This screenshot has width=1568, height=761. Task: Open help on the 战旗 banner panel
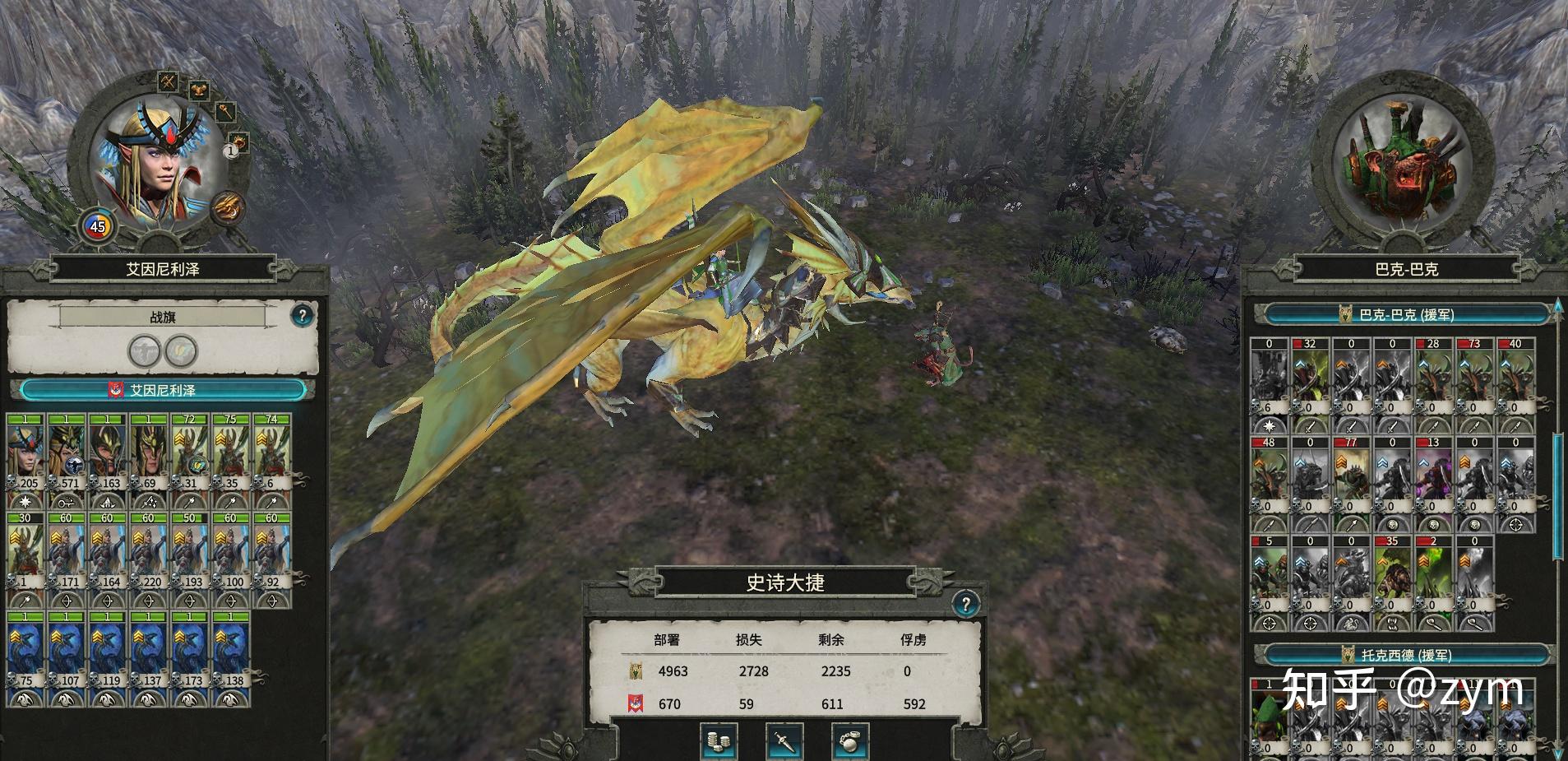(302, 315)
